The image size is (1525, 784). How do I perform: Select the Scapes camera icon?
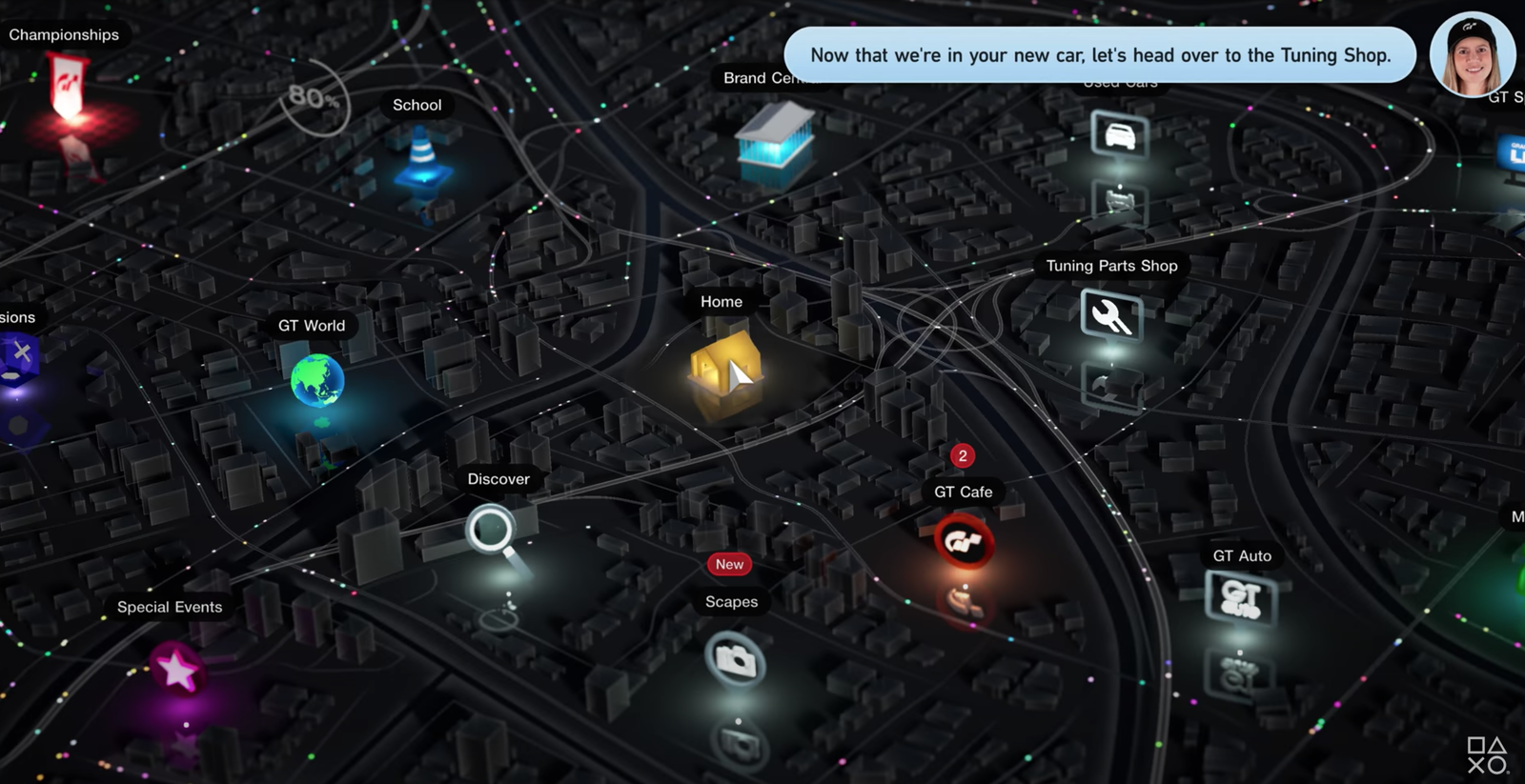pos(735,658)
